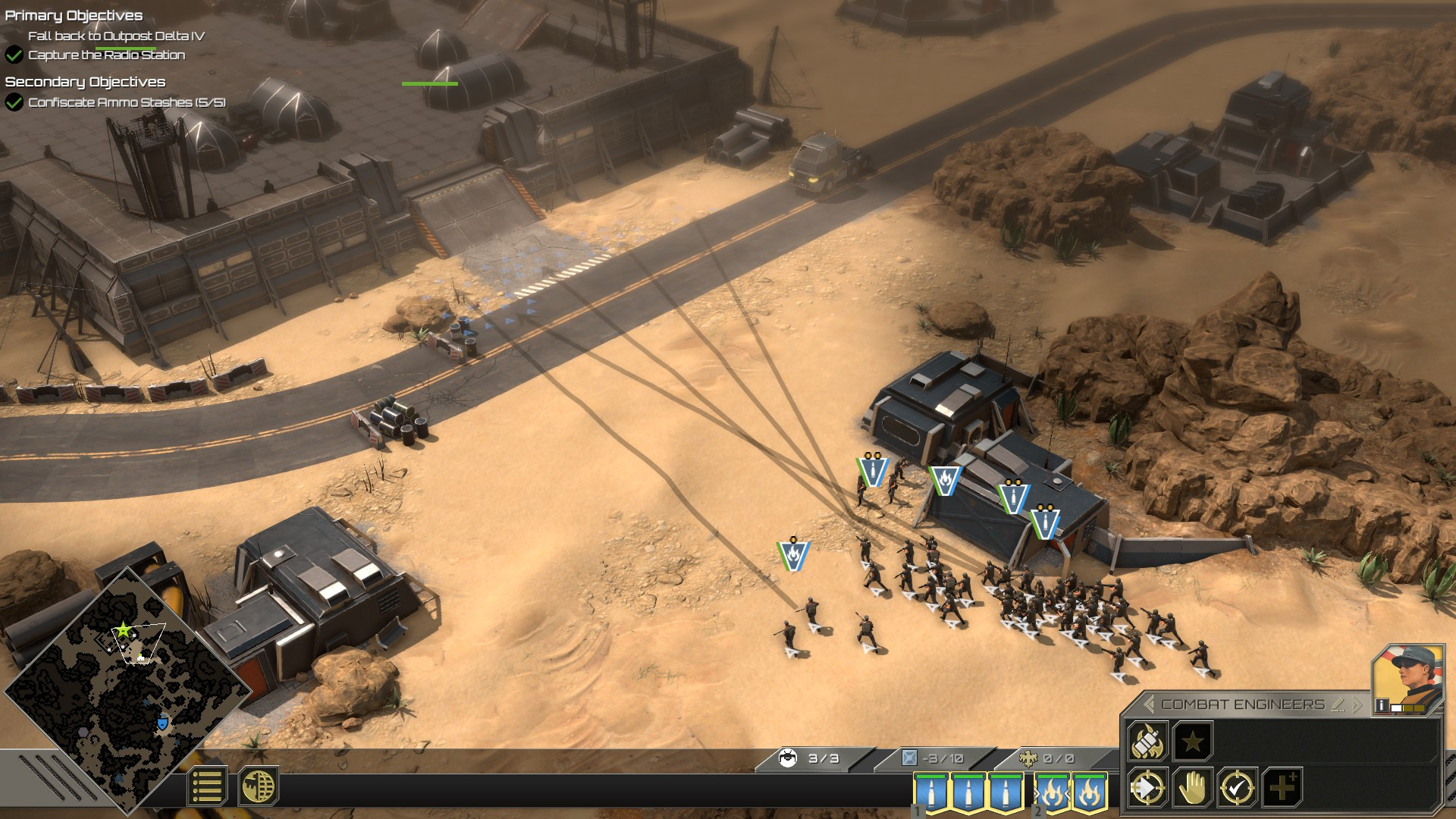1456x819 pixels.
Task: Toggle the completed Capture the Radio Station checkmark
Action: pos(14,55)
